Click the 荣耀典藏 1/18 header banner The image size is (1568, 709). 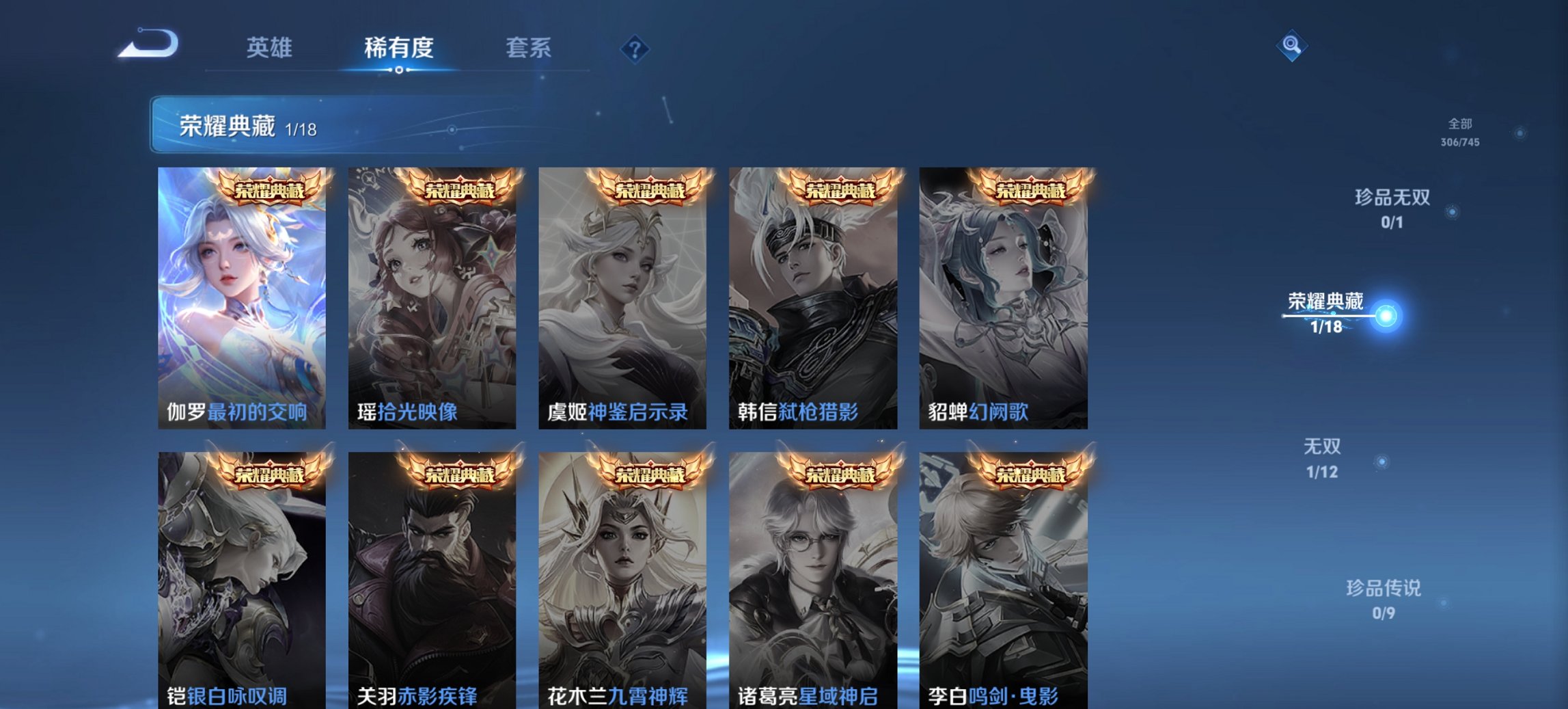[236, 126]
